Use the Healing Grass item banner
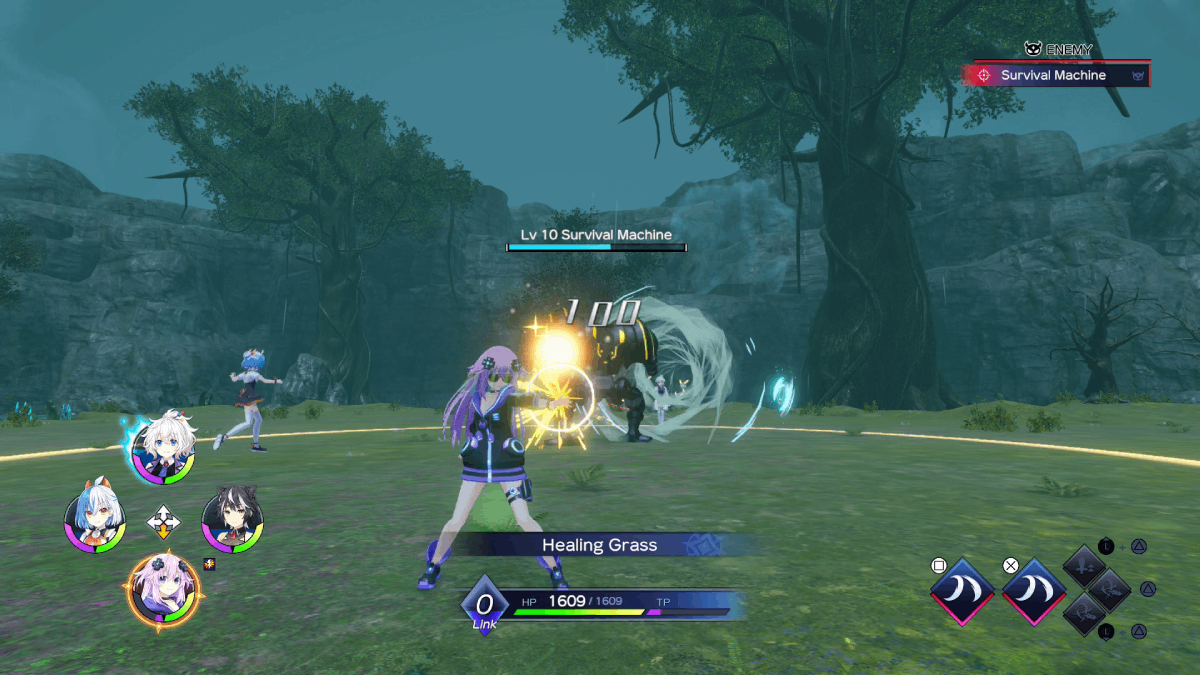 (x=600, y=545)
